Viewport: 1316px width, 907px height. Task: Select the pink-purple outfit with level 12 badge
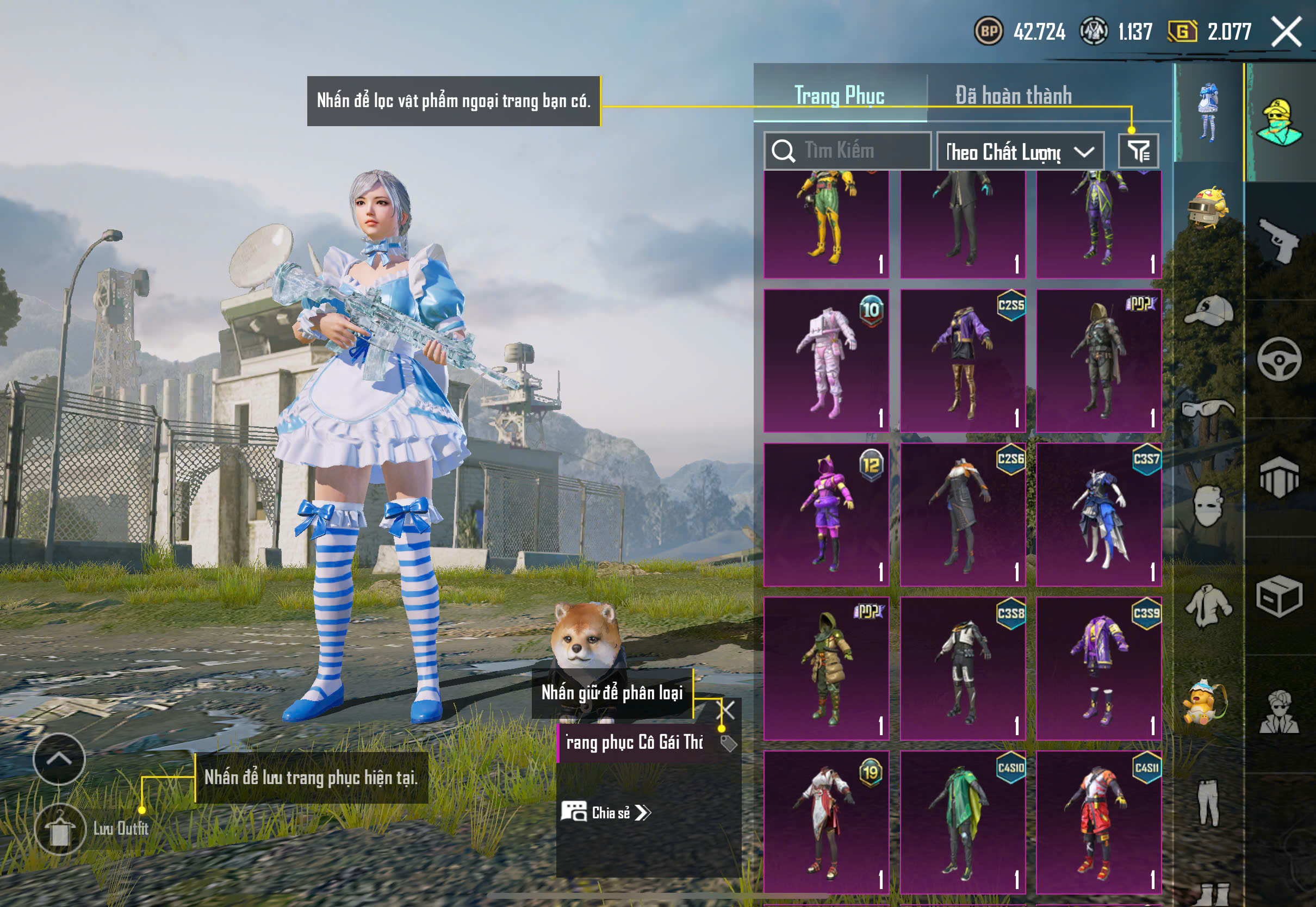coord(826,514)
